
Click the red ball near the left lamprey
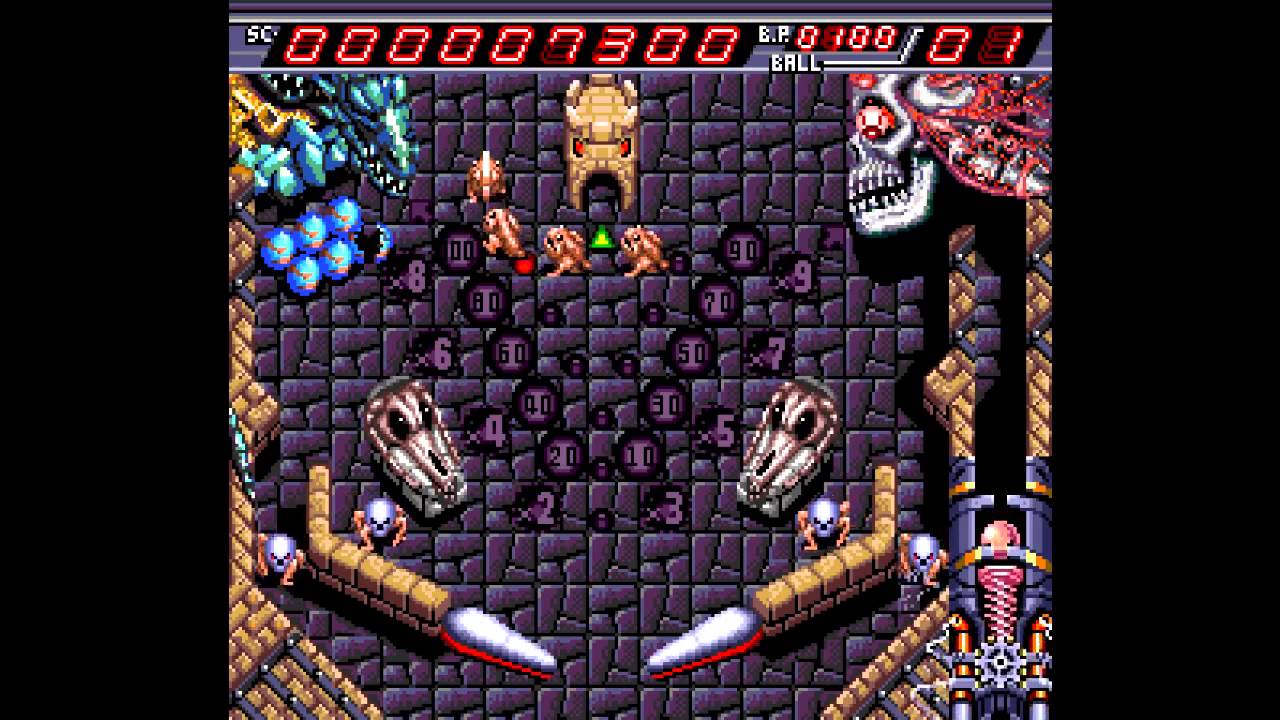(524, 265)
